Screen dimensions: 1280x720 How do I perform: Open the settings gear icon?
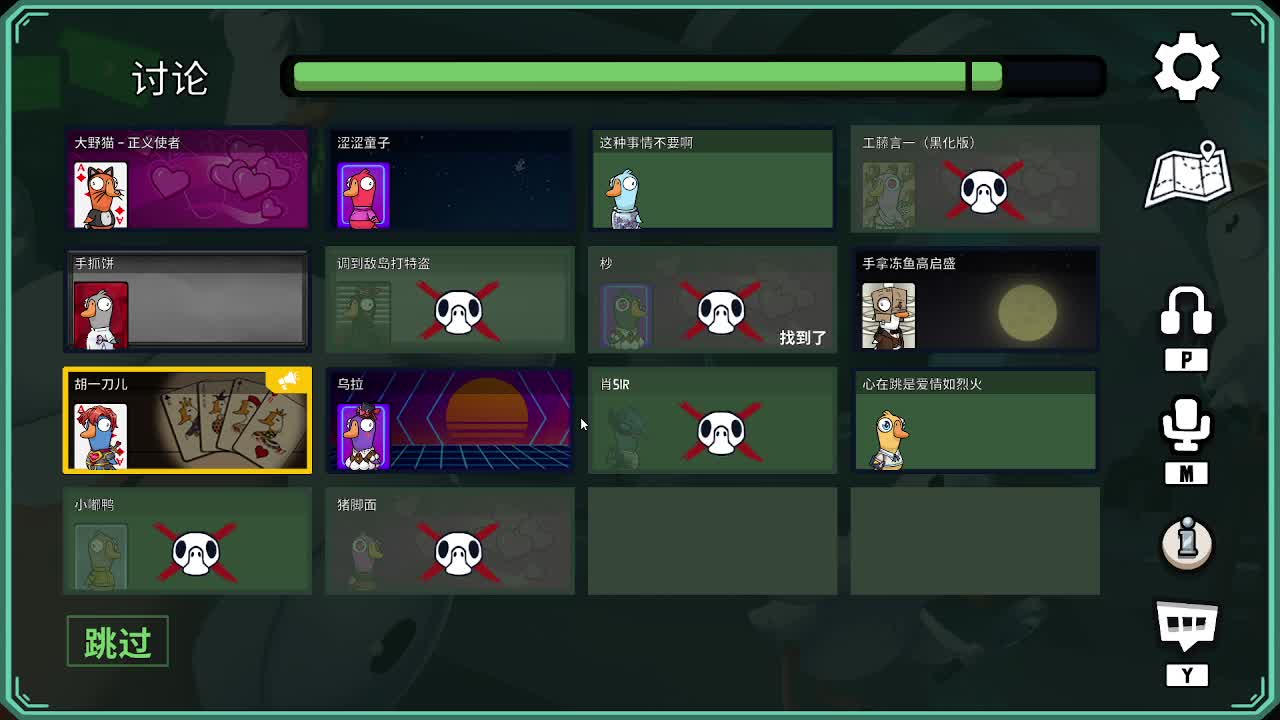[1185, 65]
